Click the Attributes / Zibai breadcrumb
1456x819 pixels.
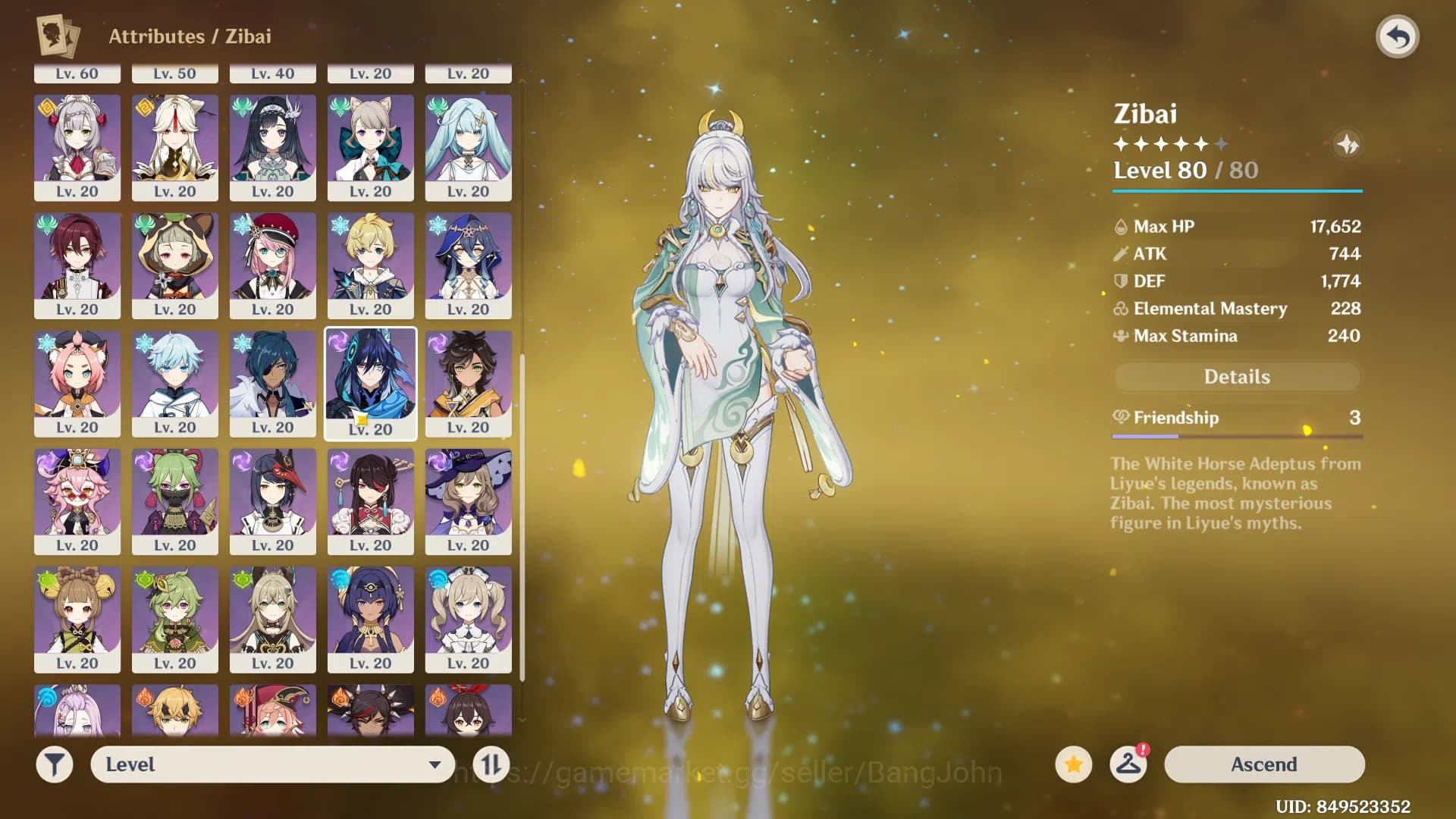[x=190, y=36]
